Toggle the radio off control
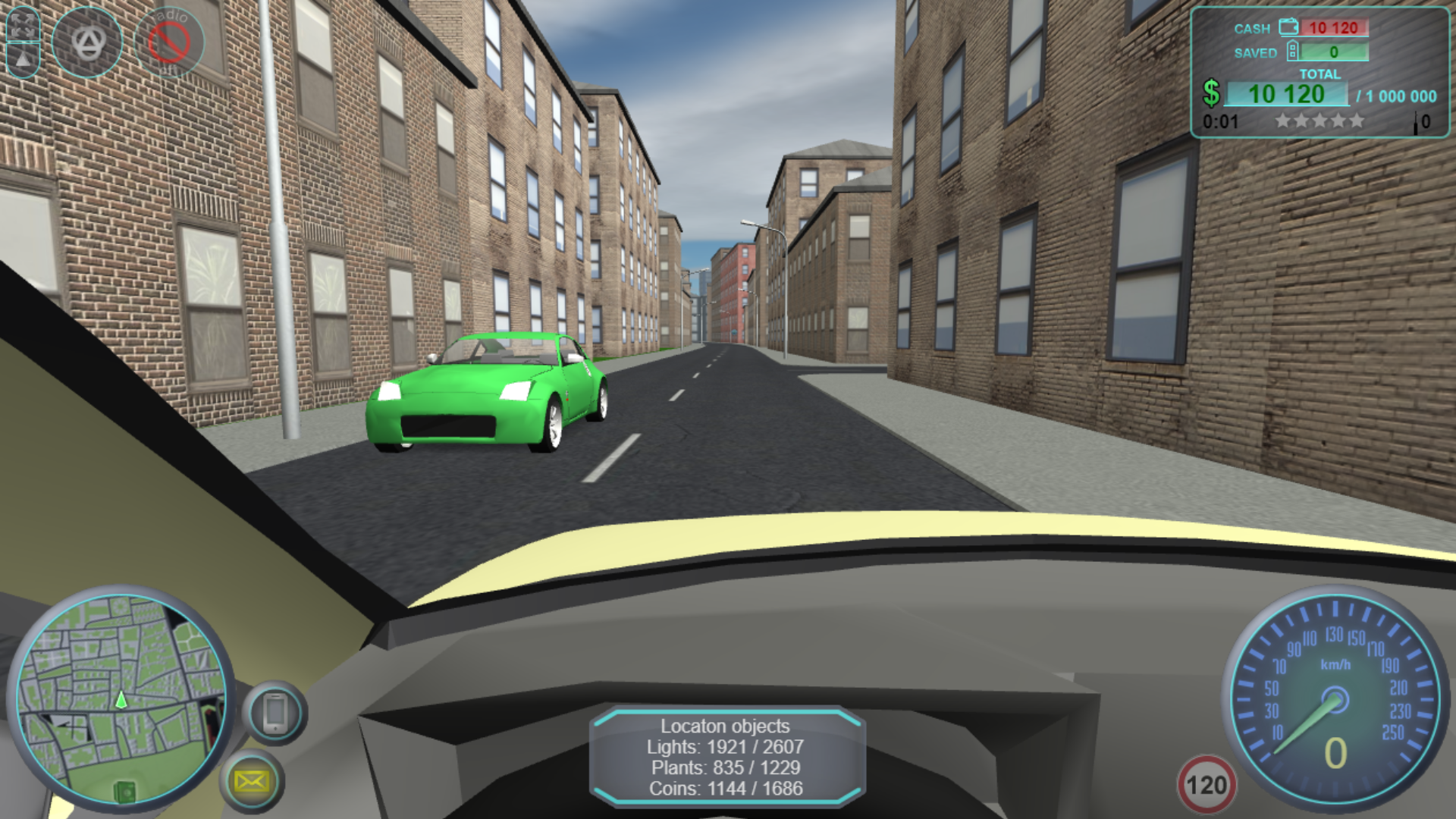The width and height of the screenshot is (1456, 819). 171,42
